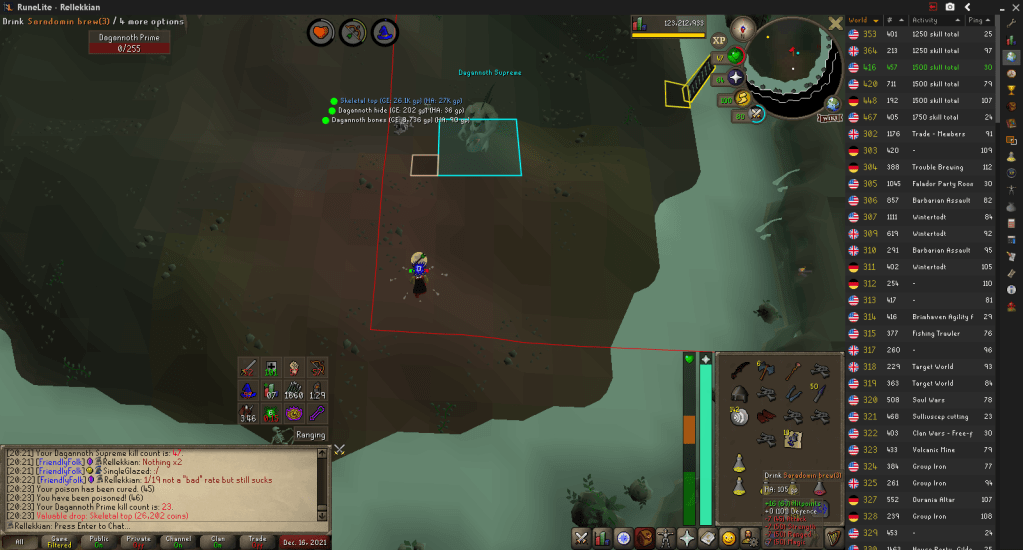
Task: Show the Worn Equipment tab
Action: pyautogui.click(x=665, y=538)
